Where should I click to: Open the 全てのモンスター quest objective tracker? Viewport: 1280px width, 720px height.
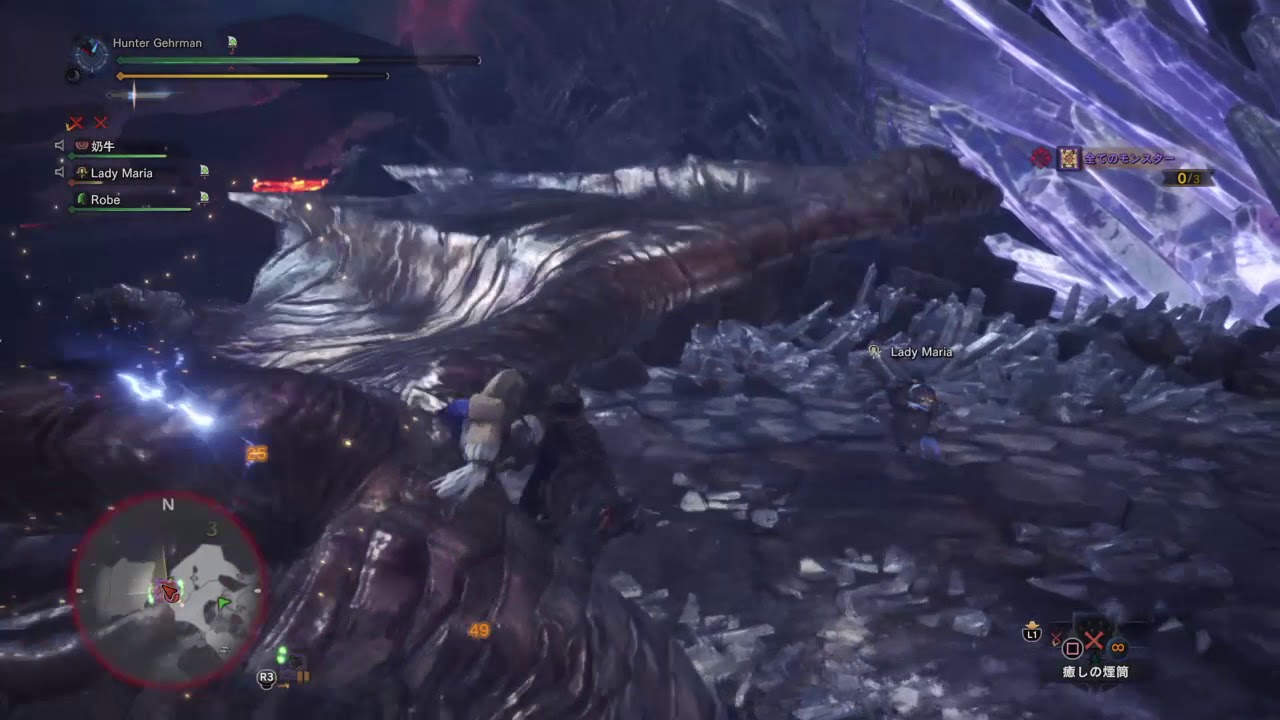(1129, 159)
